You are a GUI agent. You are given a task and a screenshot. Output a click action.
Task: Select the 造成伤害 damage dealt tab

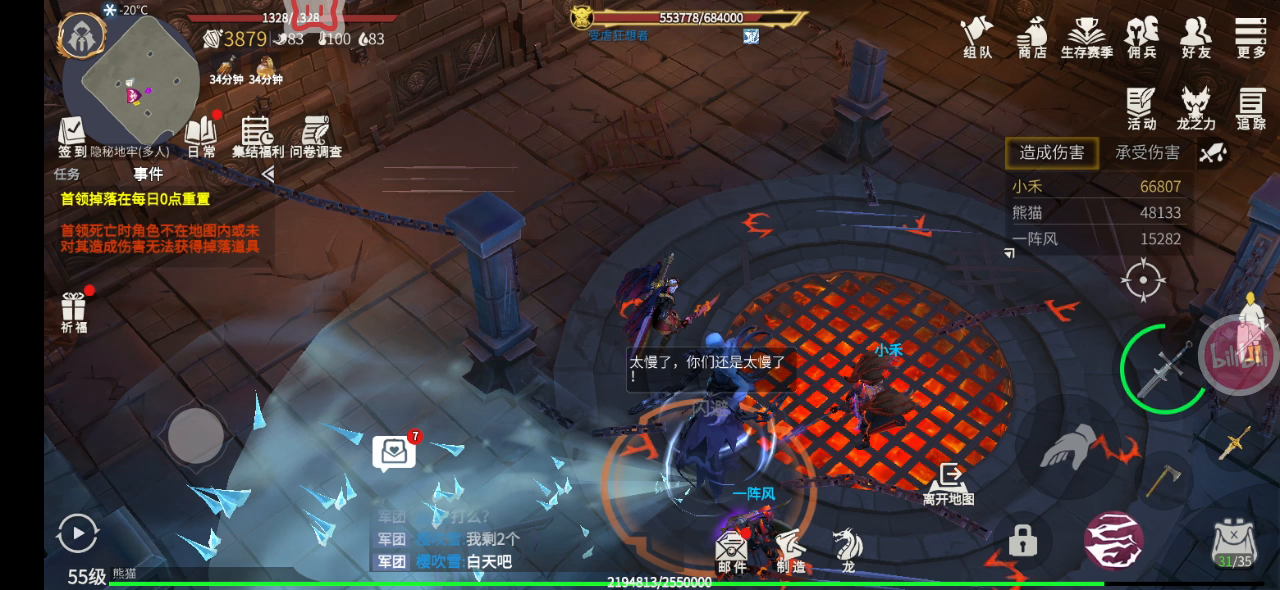point(1051,153)
